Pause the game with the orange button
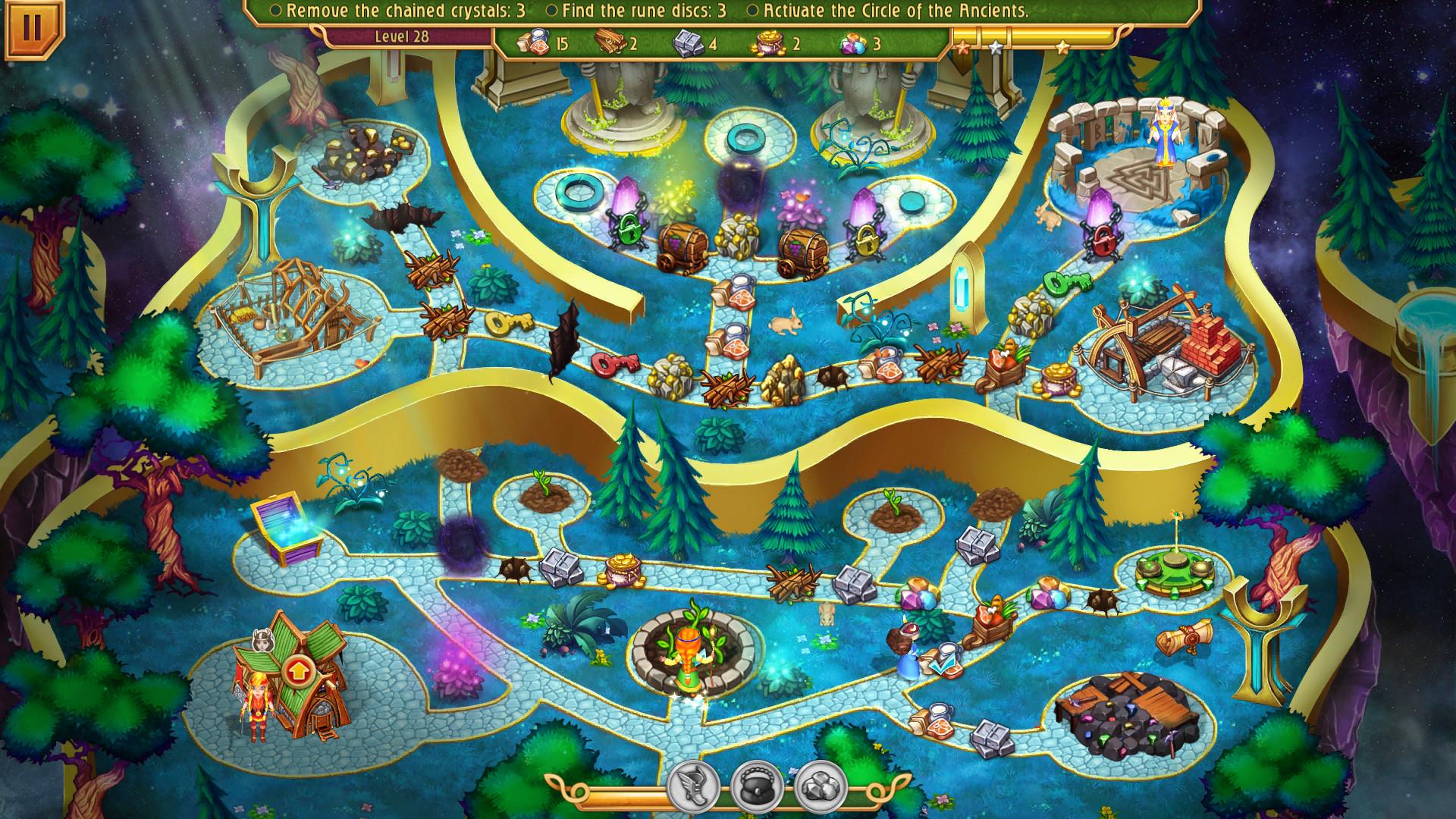The width and height of the screenshot is (1456, 819). click(x=32, y=29)
